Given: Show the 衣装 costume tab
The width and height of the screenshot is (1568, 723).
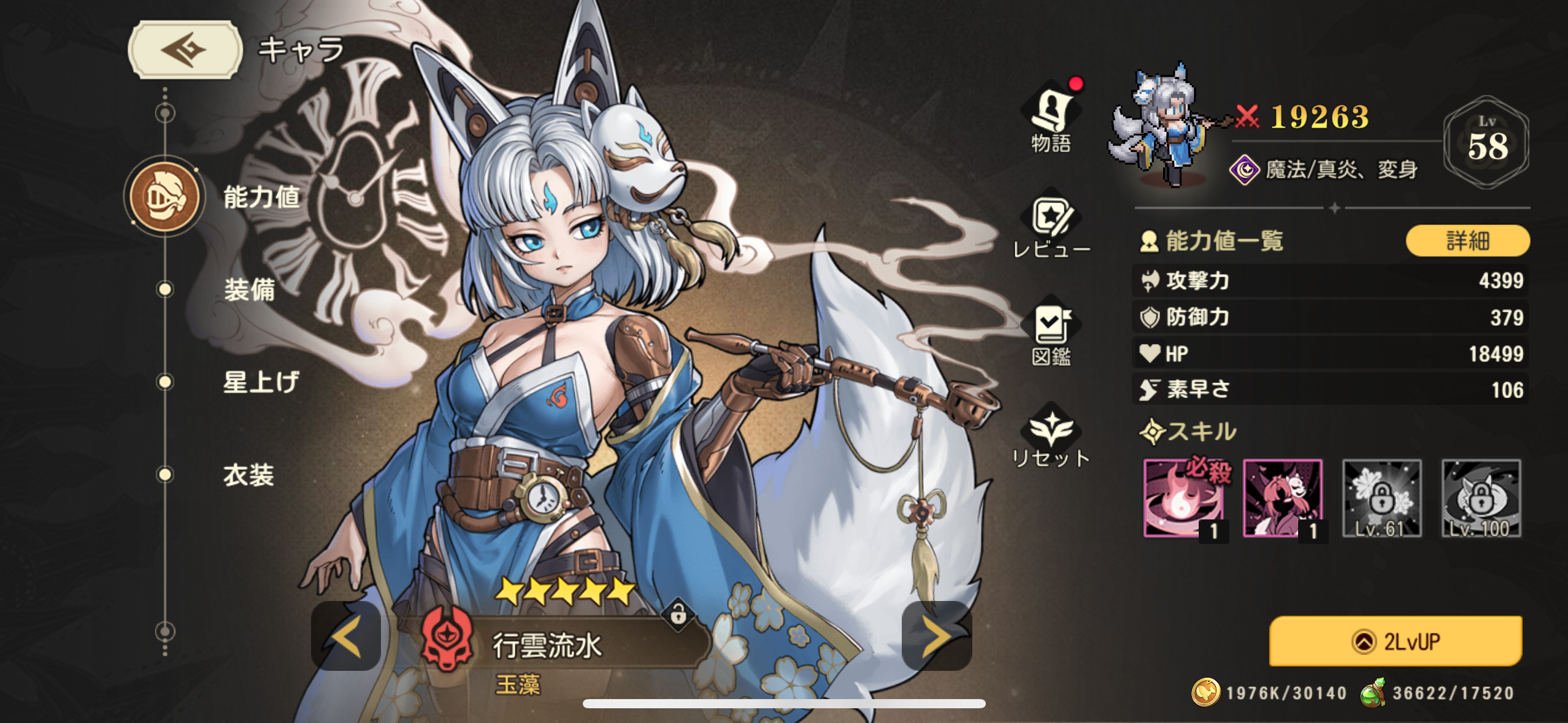Looking at the screenshot, I should pos(248,475).
